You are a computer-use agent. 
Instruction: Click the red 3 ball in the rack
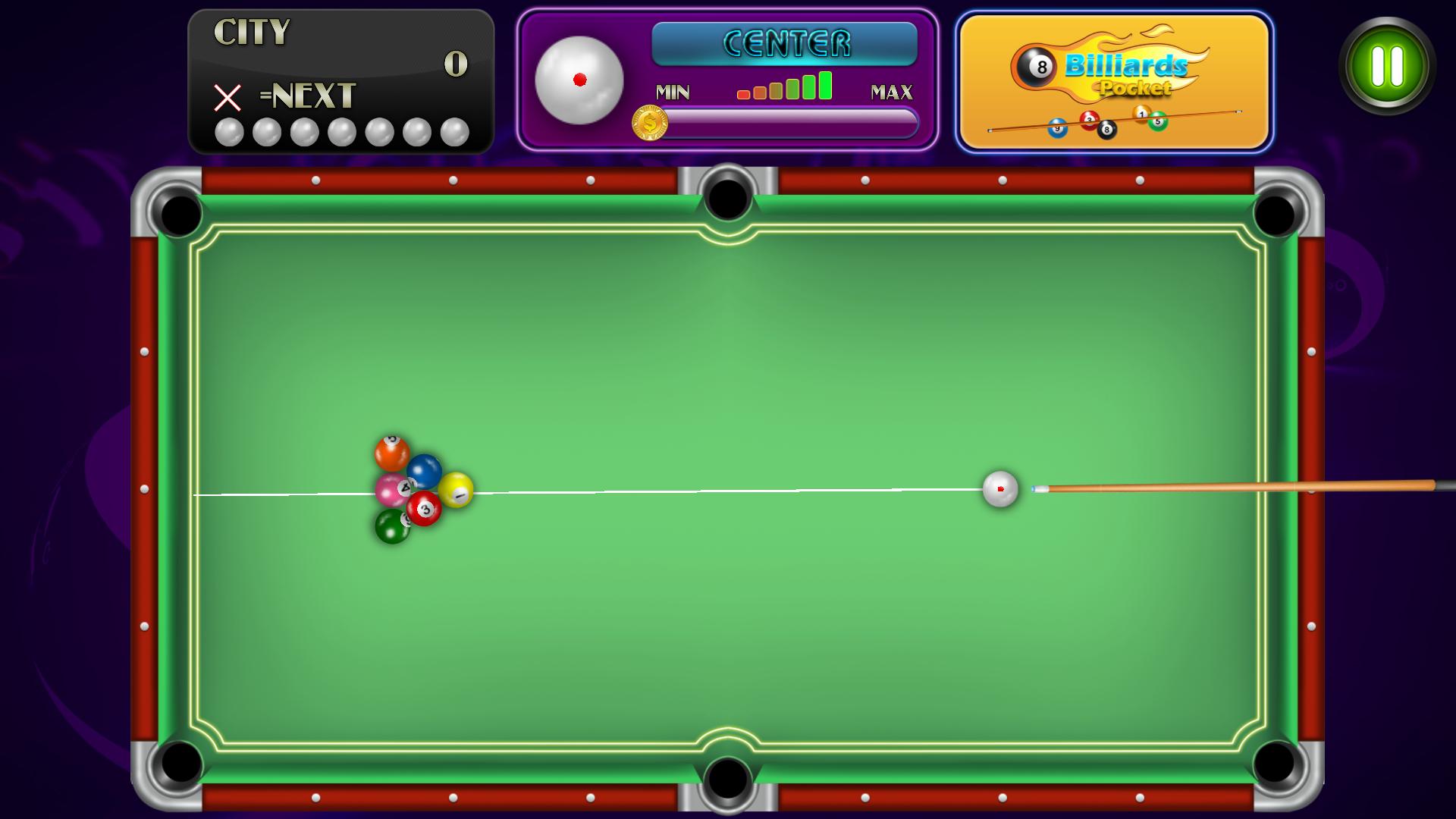(x=425, y=510)
